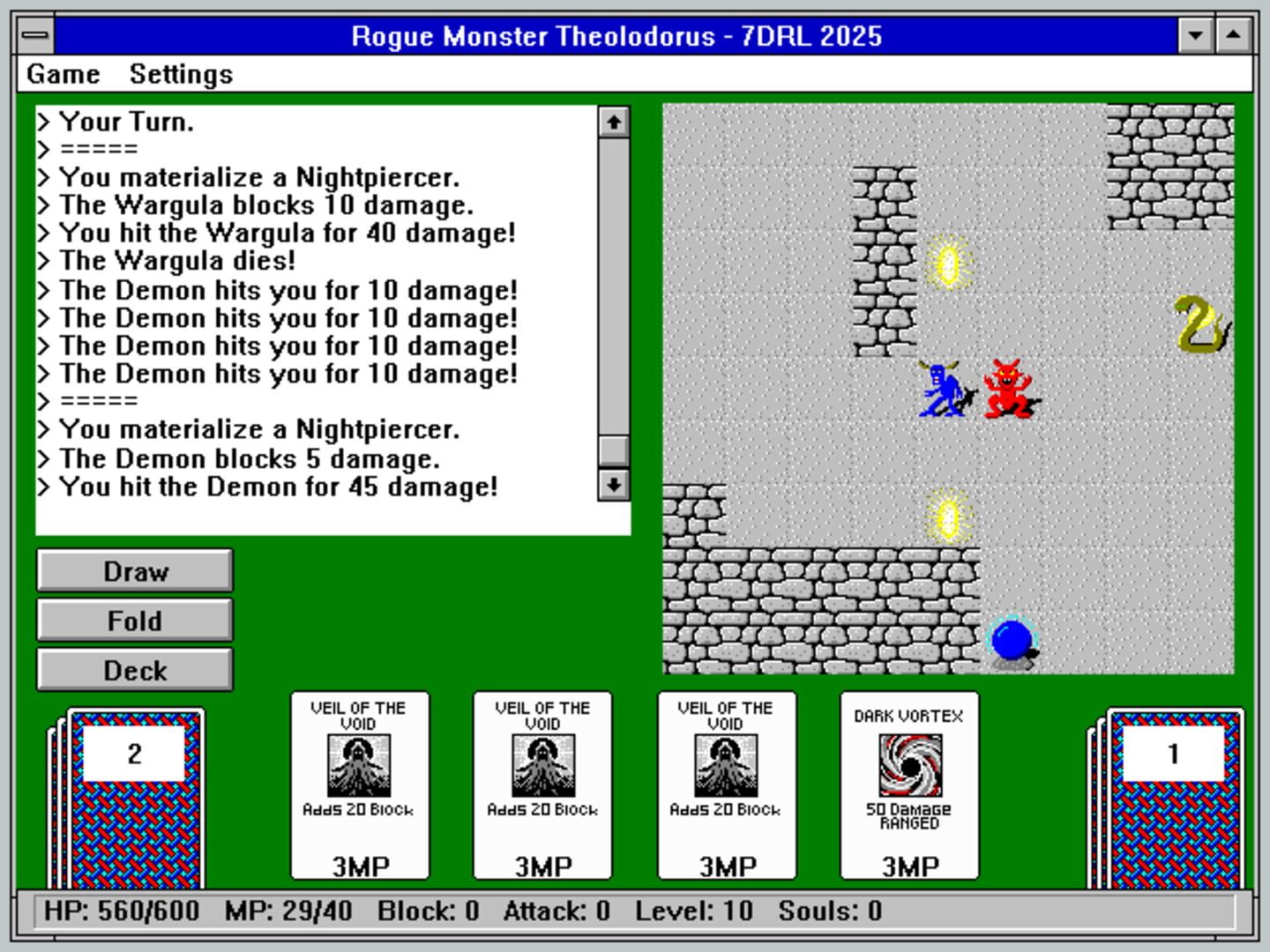The height and width of the screenshot is (952, 1270).
Task: Click the lower glowing soul orb
Action: (x=950, y=517)
